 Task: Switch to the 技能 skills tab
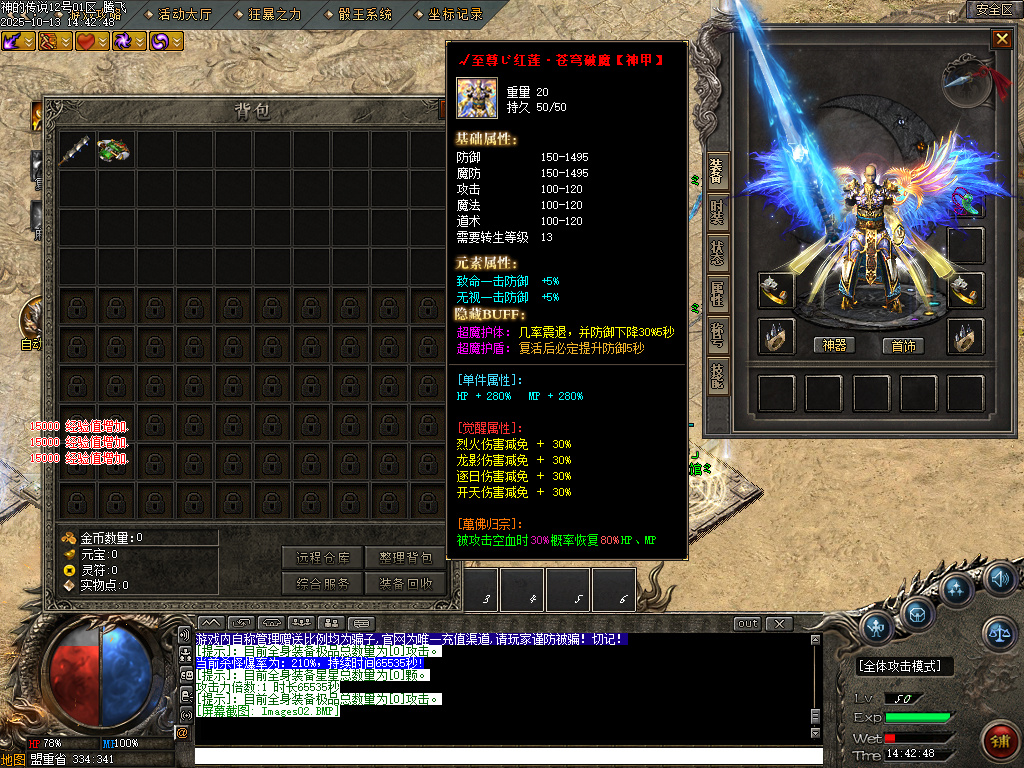click(717, 377)
